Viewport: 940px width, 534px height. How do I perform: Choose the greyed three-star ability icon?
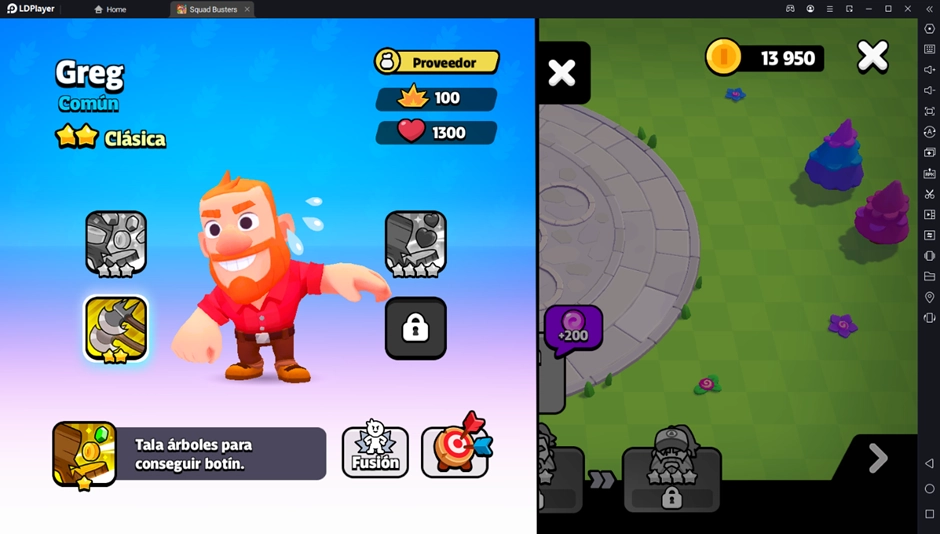(x=116, y=242)
